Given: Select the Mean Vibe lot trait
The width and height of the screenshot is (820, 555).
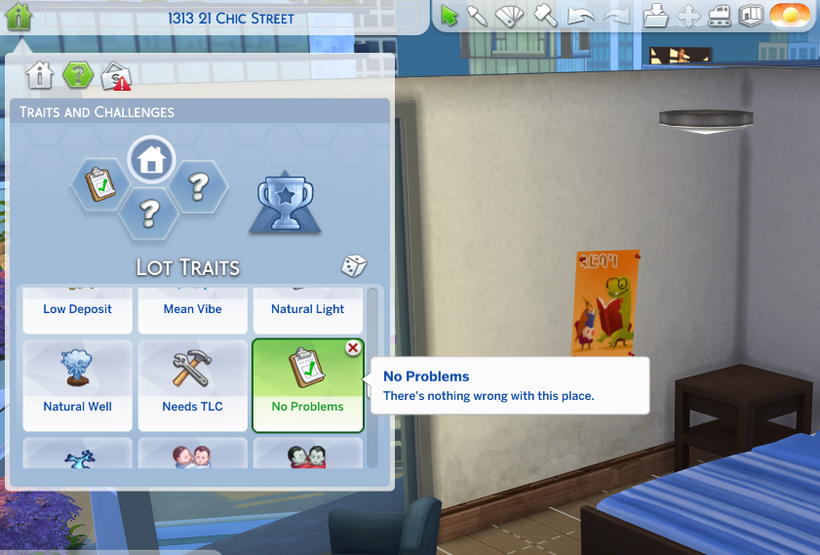Looking at the screenshot, I should [x=192, y=309].
